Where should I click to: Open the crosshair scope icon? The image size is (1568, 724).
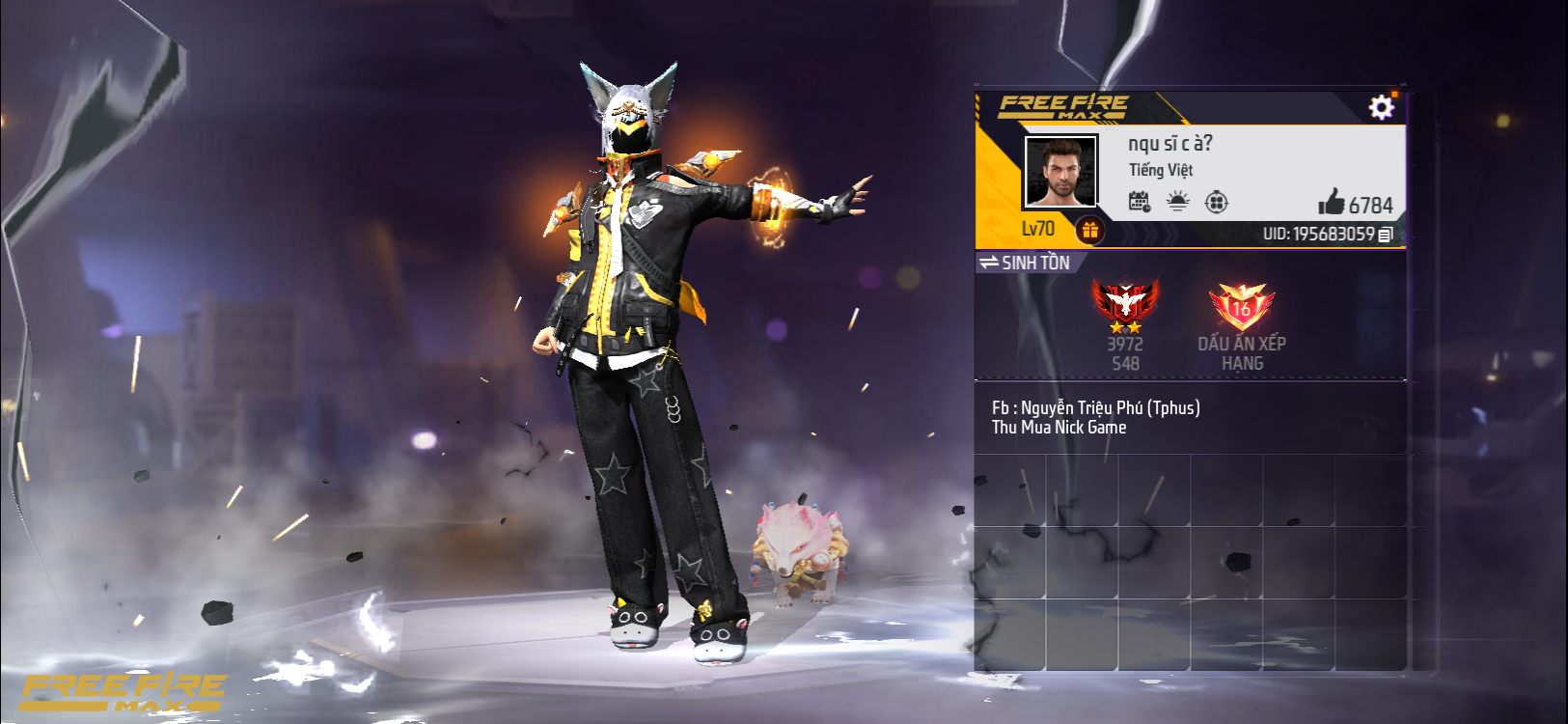[x=1217, y=203]
